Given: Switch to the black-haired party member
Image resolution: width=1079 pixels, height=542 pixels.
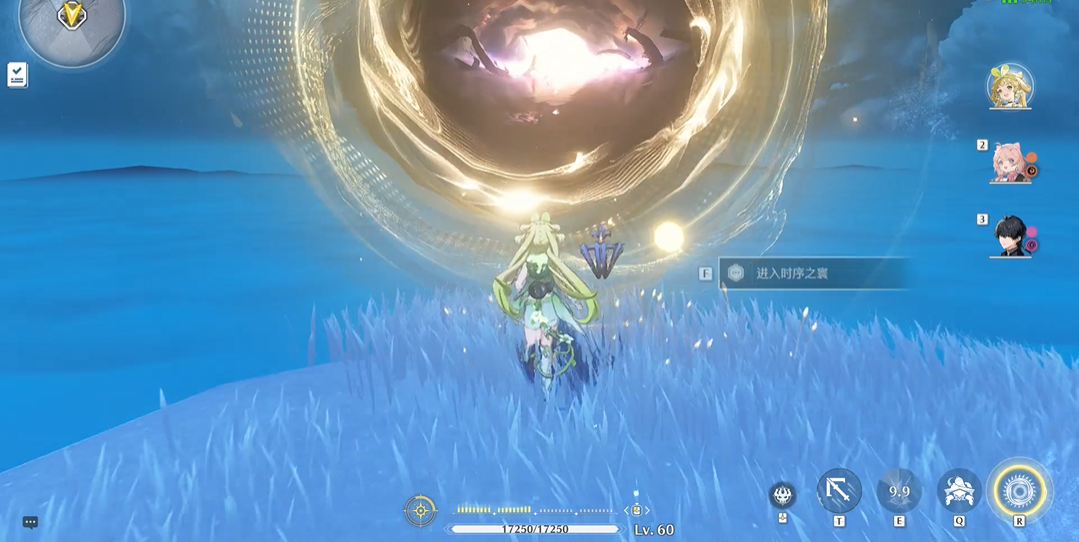Looking at the screenshot, I should (x=1010, y=236).
